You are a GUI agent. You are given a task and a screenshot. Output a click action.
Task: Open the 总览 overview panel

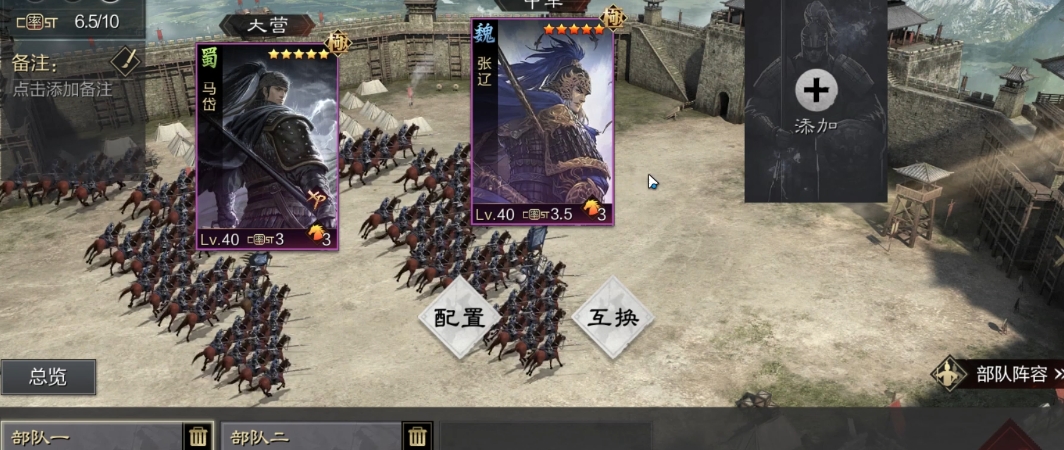click(x=48, y=377)
